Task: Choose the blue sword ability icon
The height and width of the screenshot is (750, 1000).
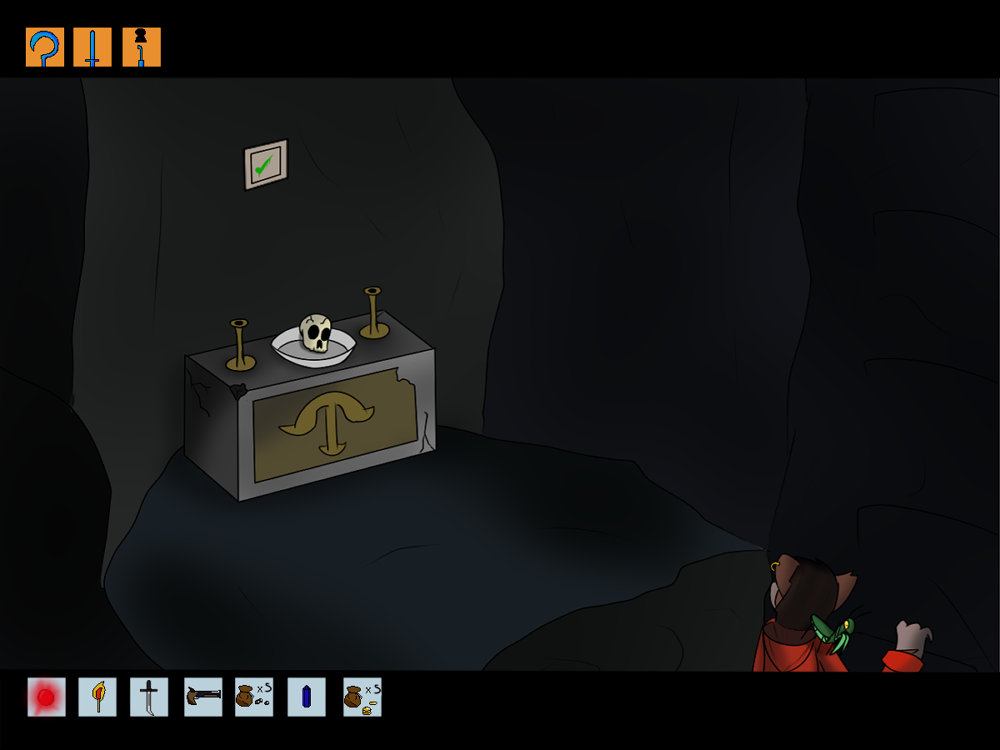Action: [x=93, y=48]
